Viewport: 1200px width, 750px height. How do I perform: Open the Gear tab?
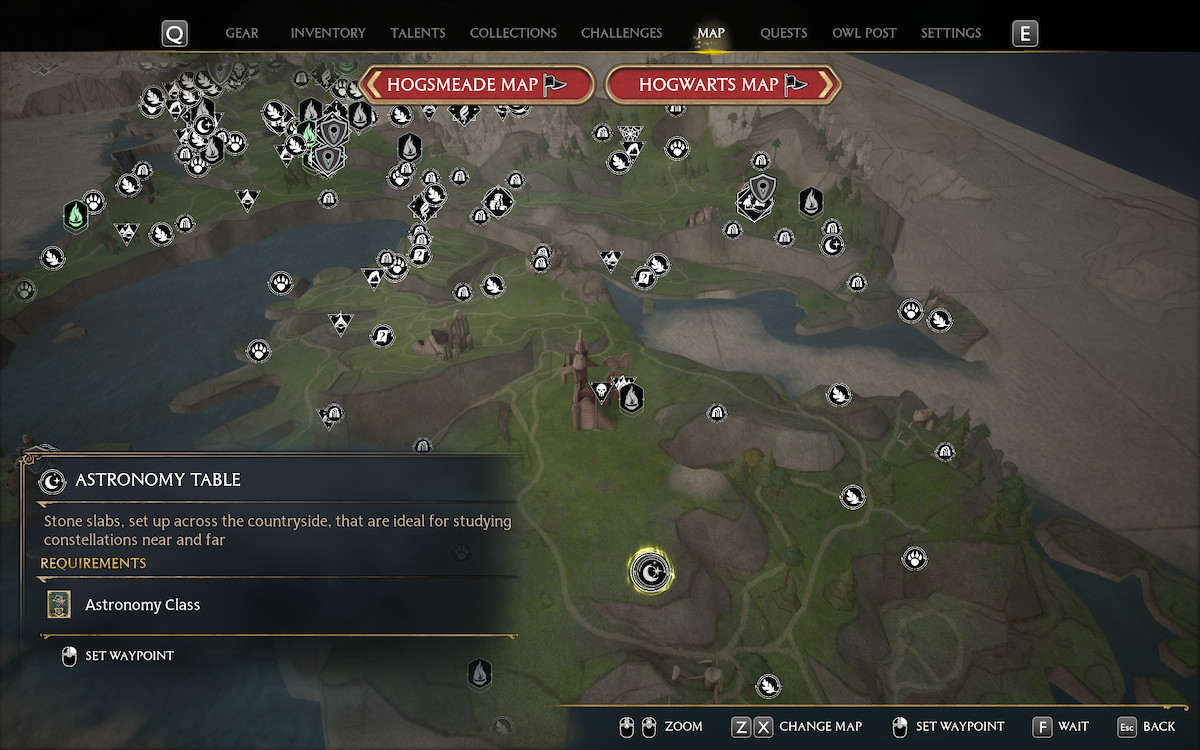[242, 33]
